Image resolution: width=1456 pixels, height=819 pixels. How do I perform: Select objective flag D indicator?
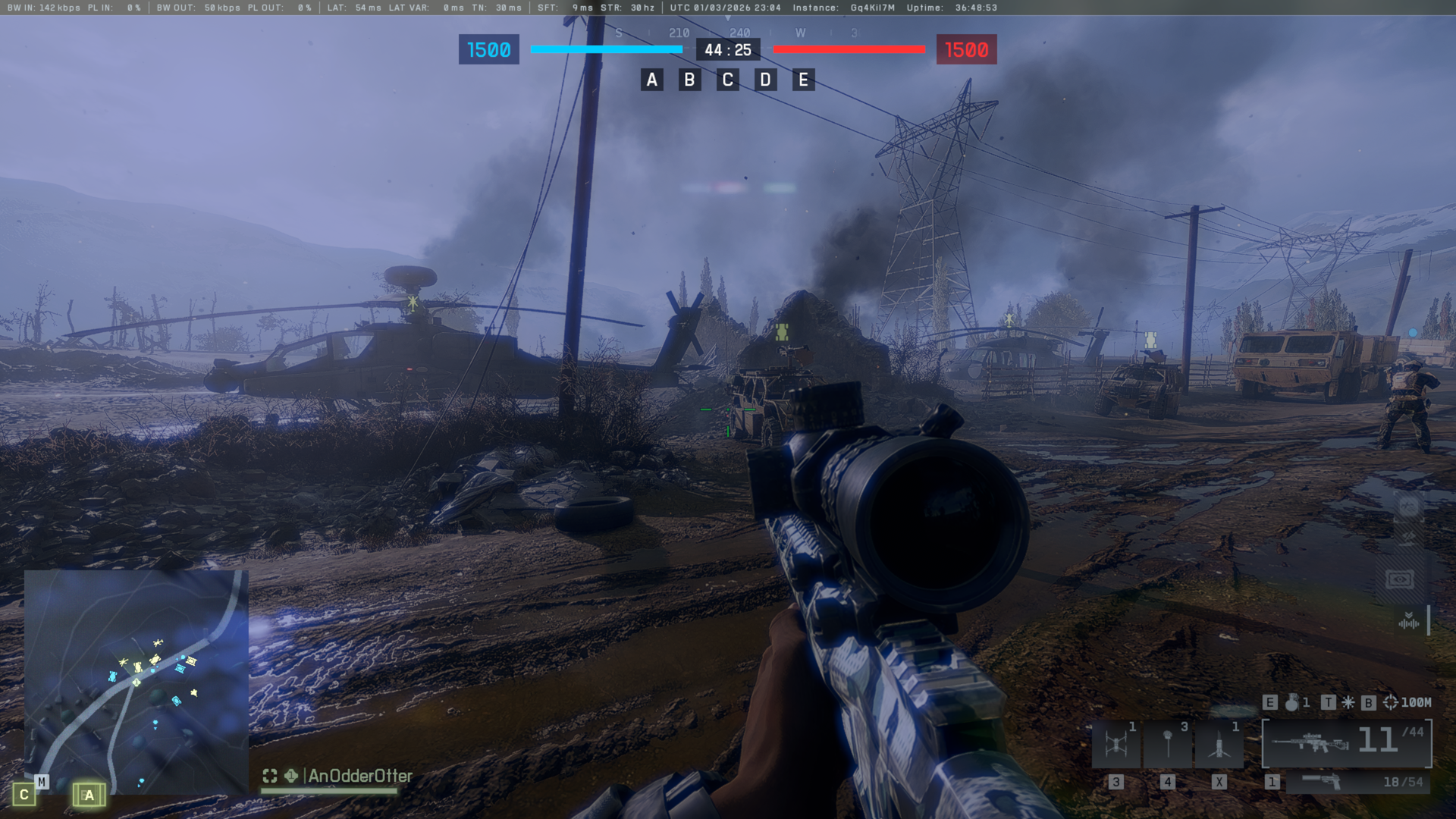[765, 80]
